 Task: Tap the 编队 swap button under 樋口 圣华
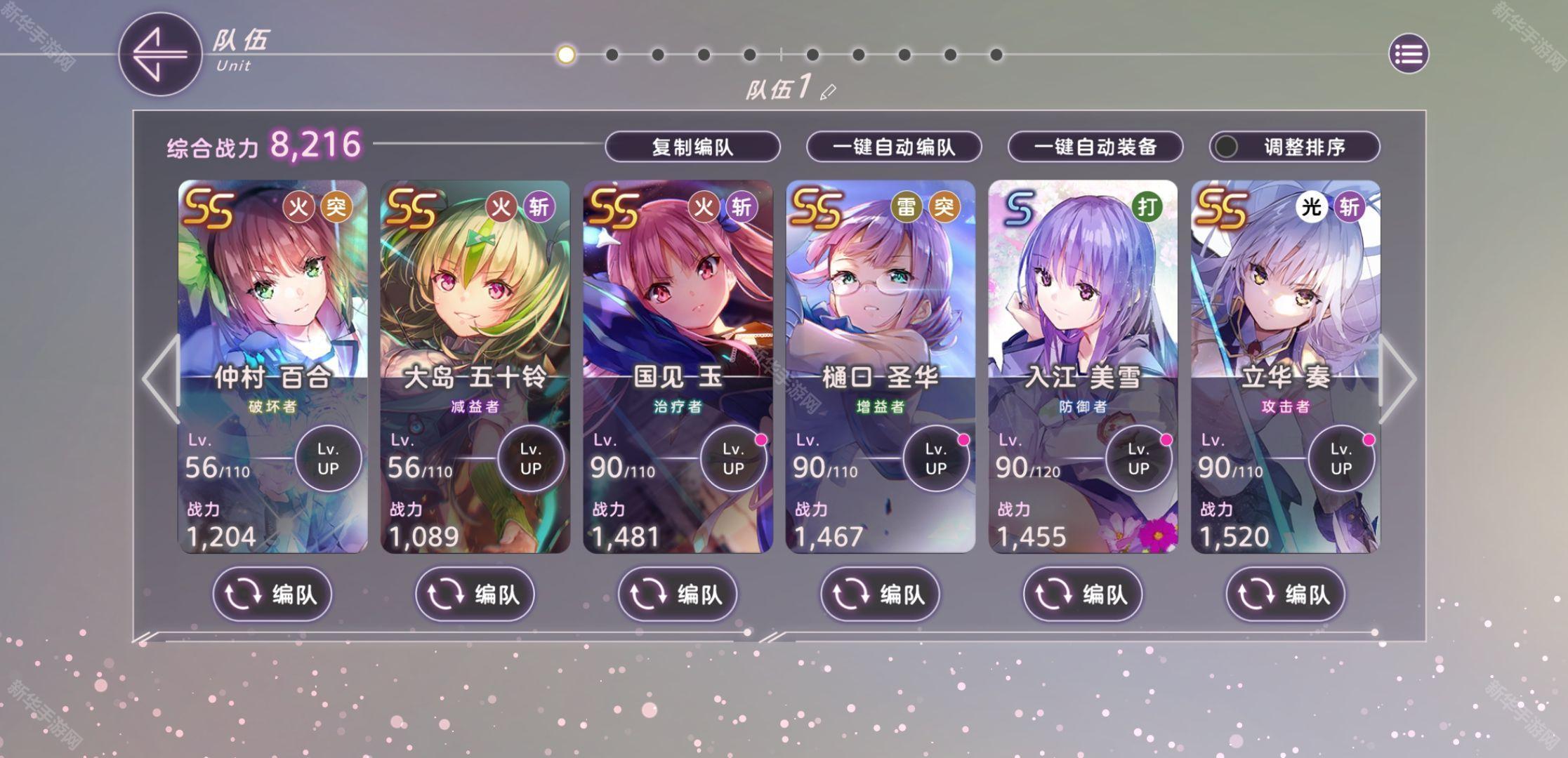(x=880, y=594)
